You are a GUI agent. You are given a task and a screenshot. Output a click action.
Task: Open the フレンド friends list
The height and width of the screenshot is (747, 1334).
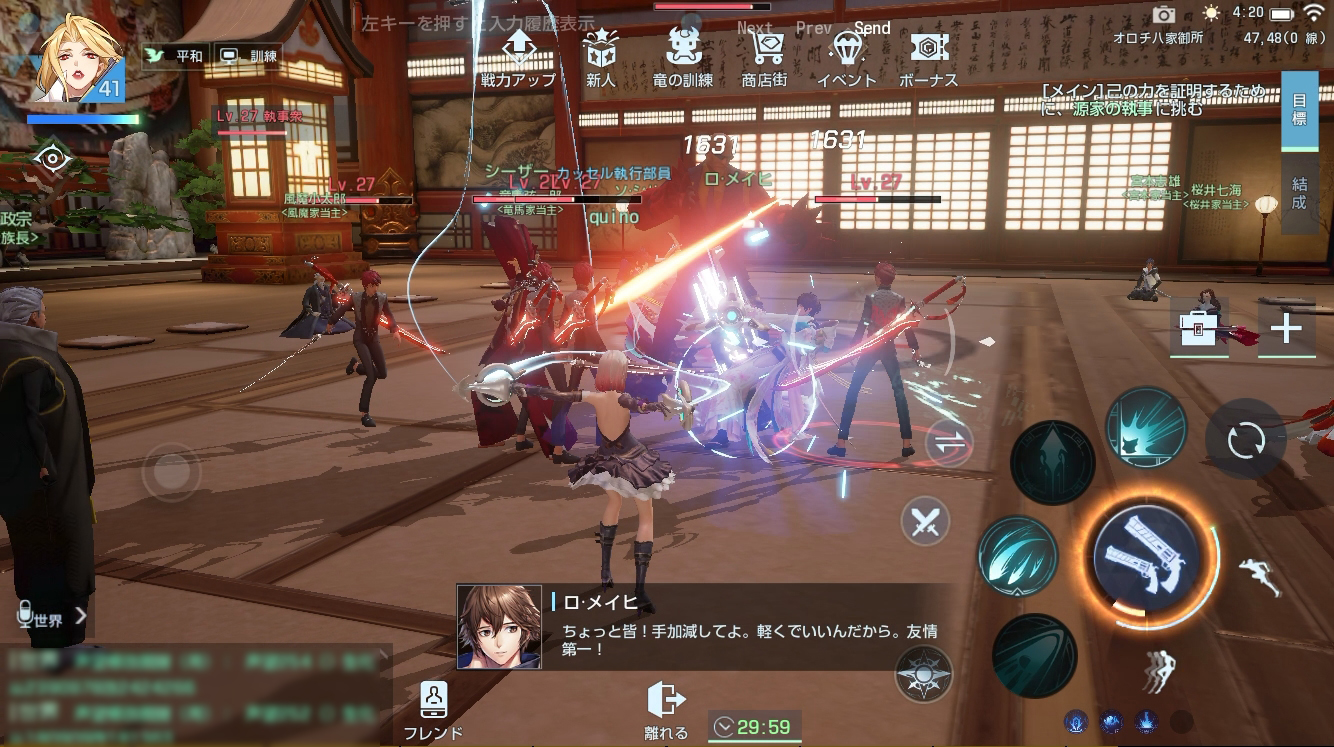(433, 710)
